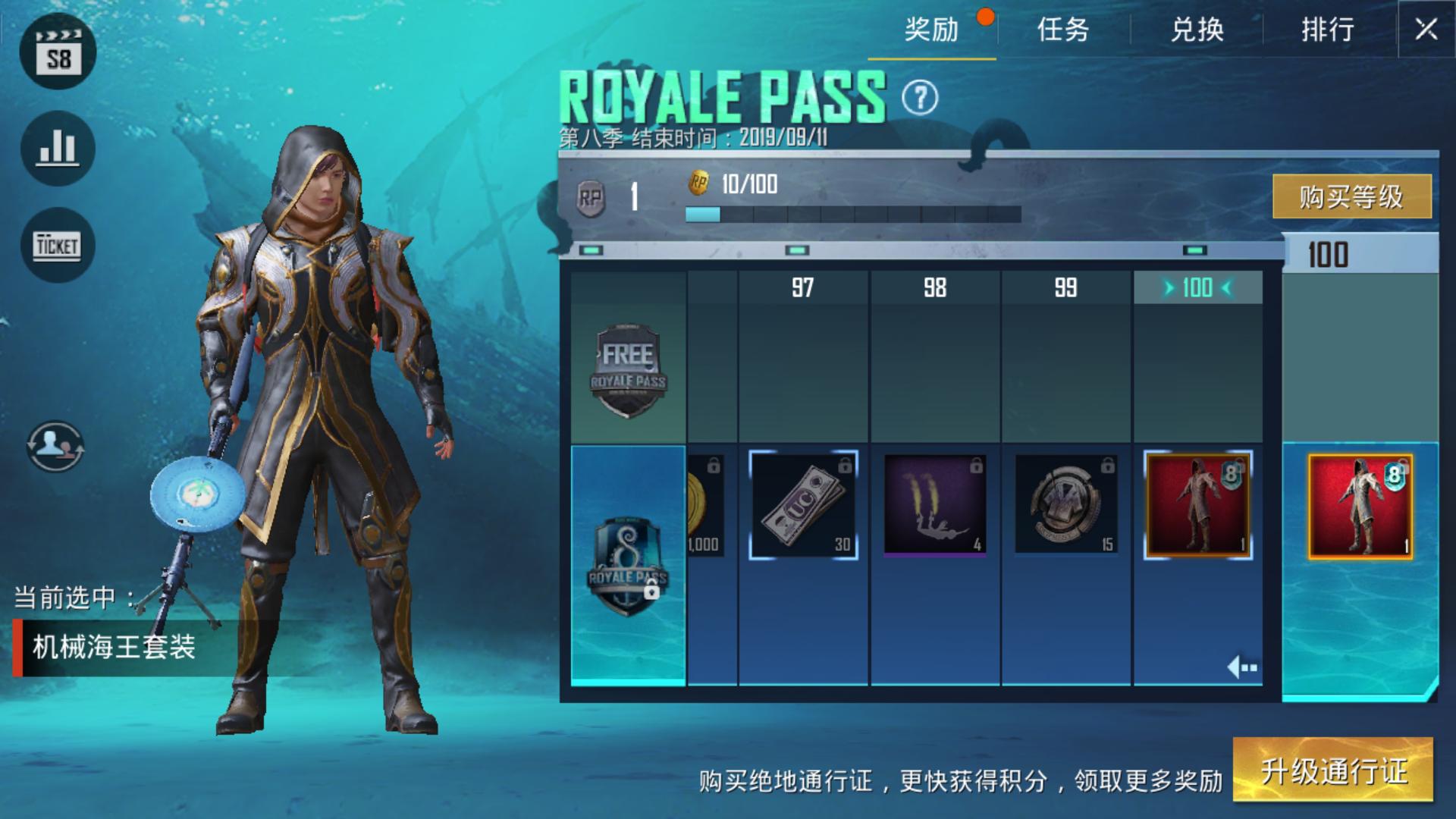Click the 购买等级 buy levels button
Viewport: 1456px width, 819px height.
1351,197
